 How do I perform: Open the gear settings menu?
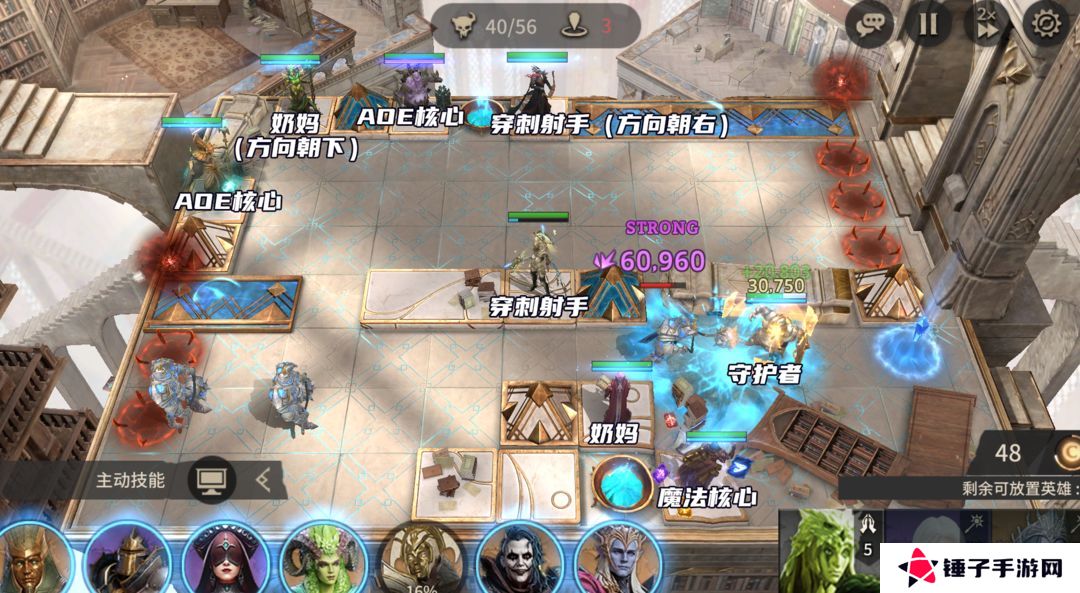click(1046, 24)
